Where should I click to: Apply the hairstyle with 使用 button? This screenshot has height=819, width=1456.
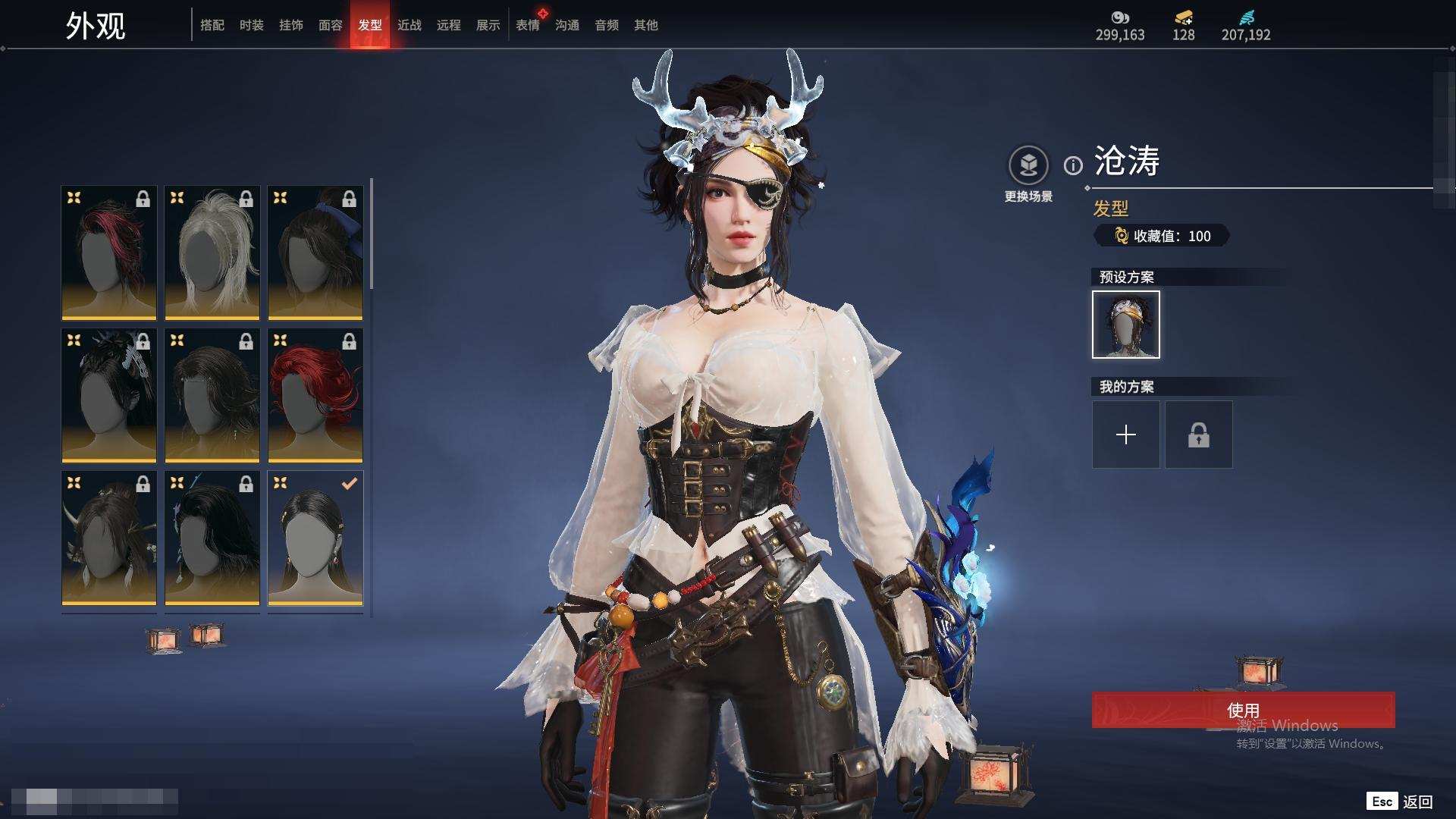pos(1243,710)
